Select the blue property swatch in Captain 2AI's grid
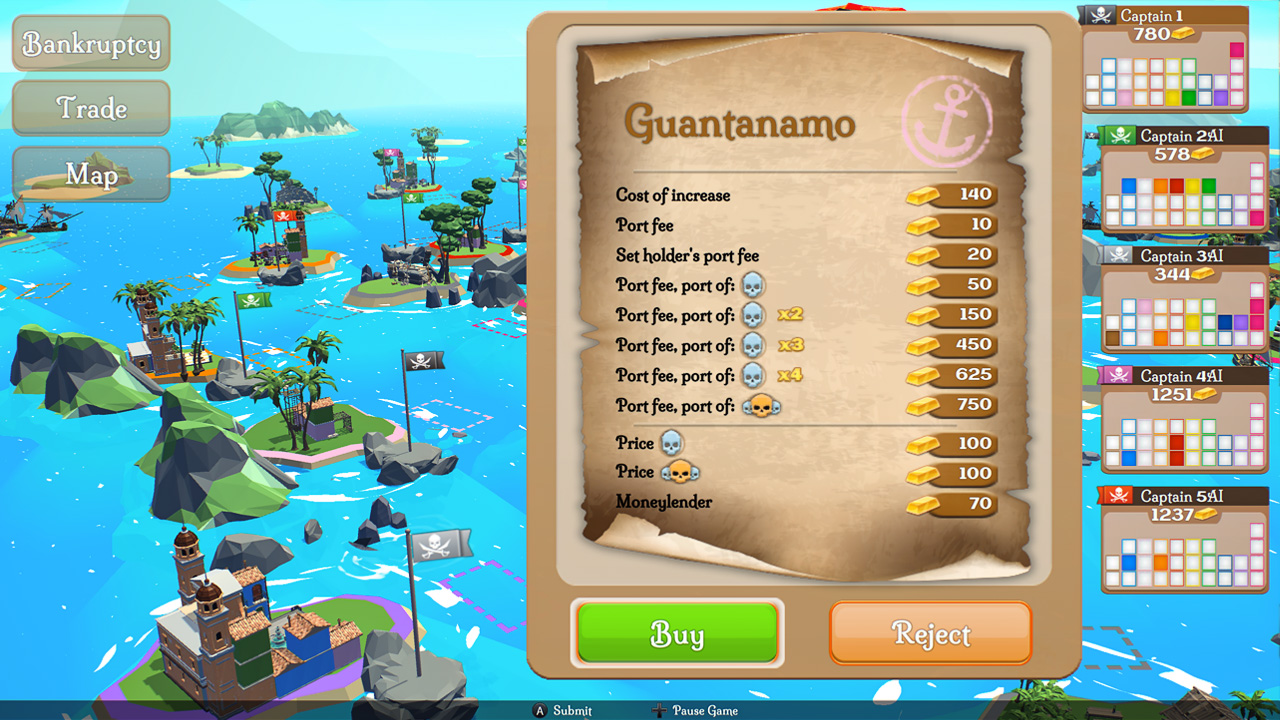Image resolution: width=1280 pixels, height=720 pixels. (1129, 184)
